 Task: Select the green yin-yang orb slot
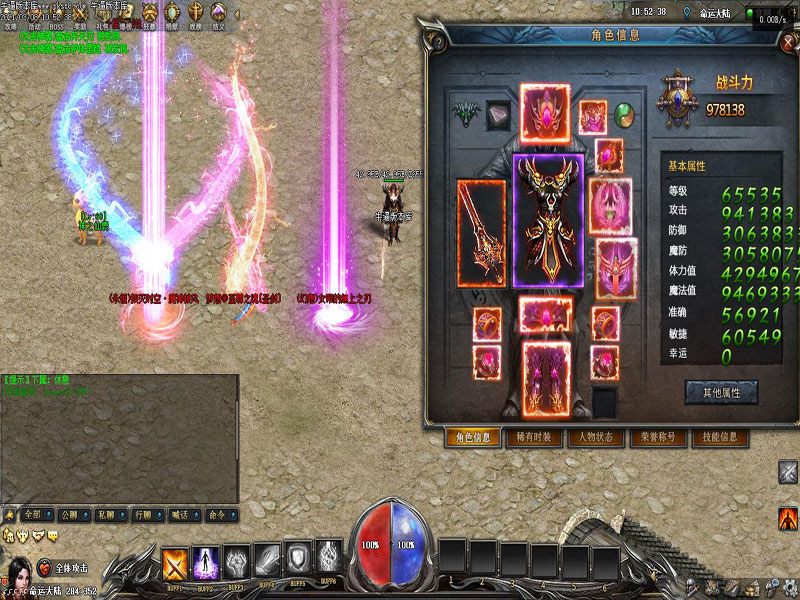624,113
